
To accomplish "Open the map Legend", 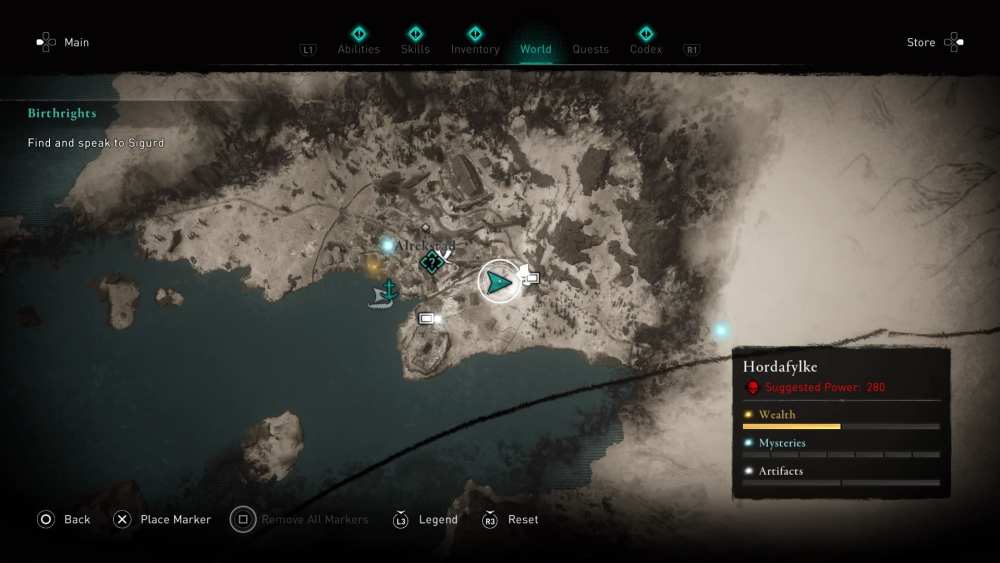I will coord(426,520).
